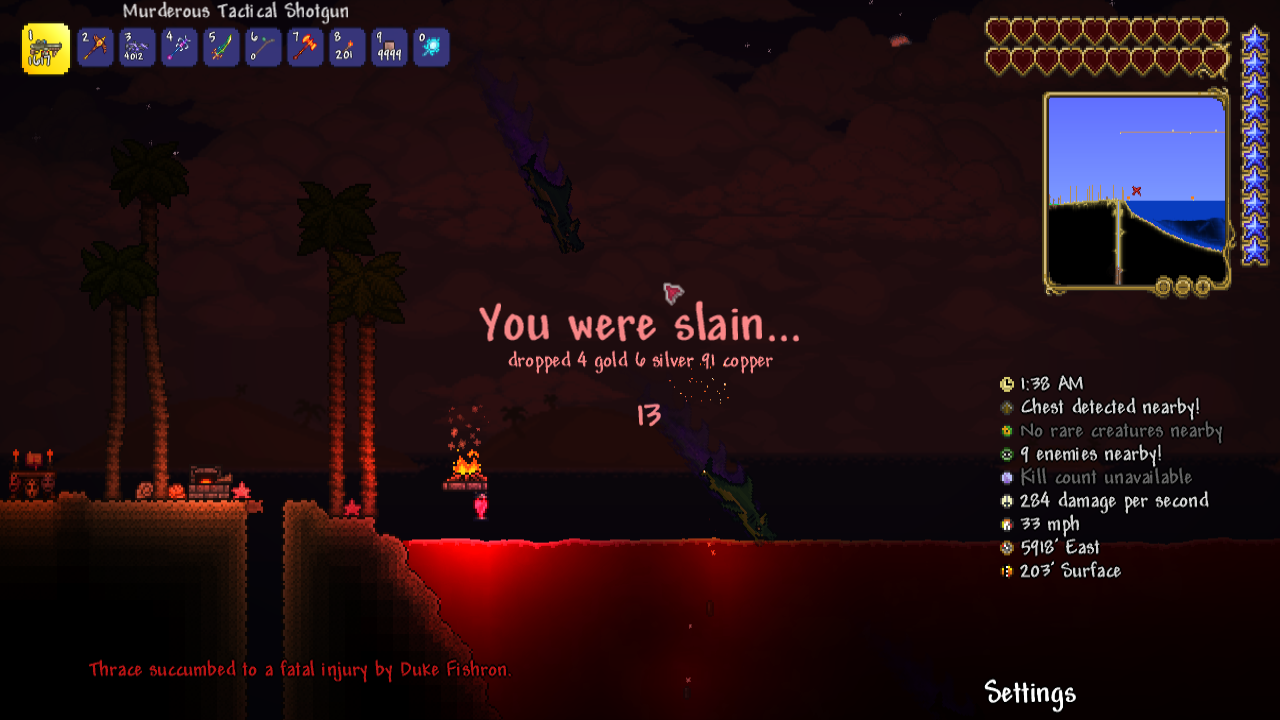Select the torch stack of 201
The width and height of the screenshot is (1280, 720).
point(347,47)
